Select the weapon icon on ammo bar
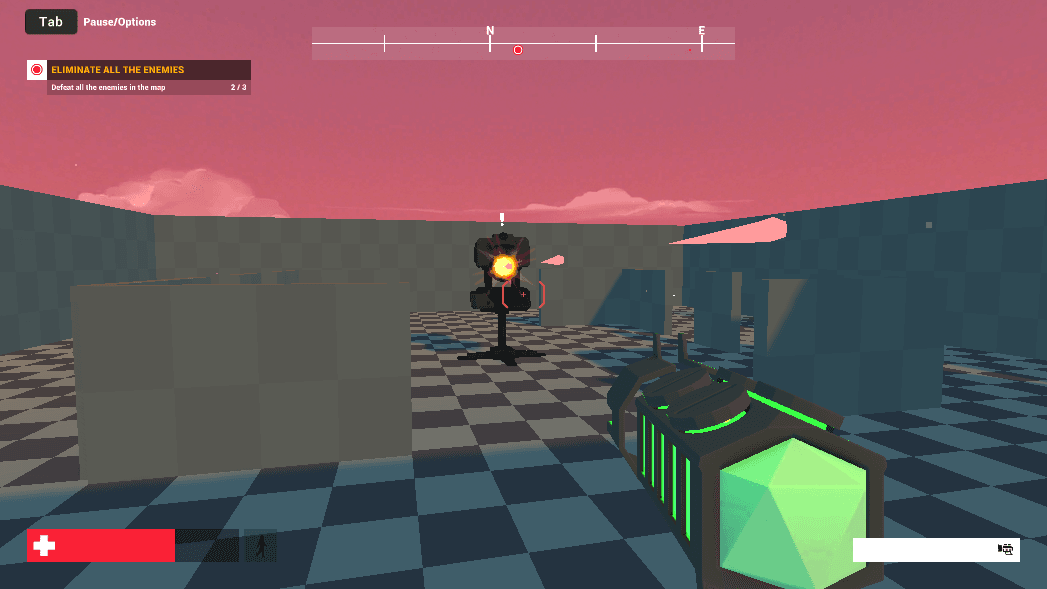 [1006, 549]
